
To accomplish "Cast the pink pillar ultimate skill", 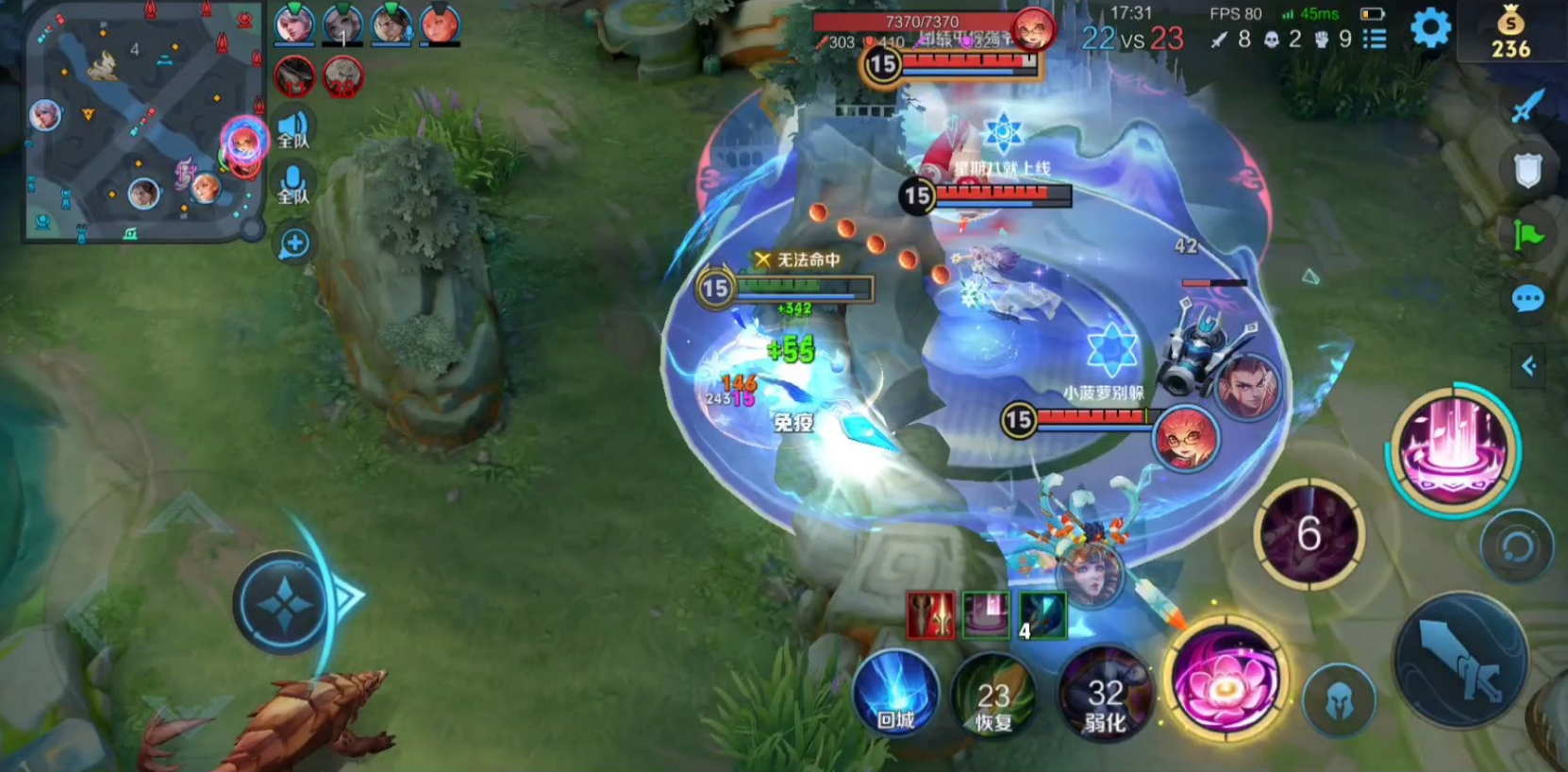I will pyautogui.click(x=1453, y=450).
